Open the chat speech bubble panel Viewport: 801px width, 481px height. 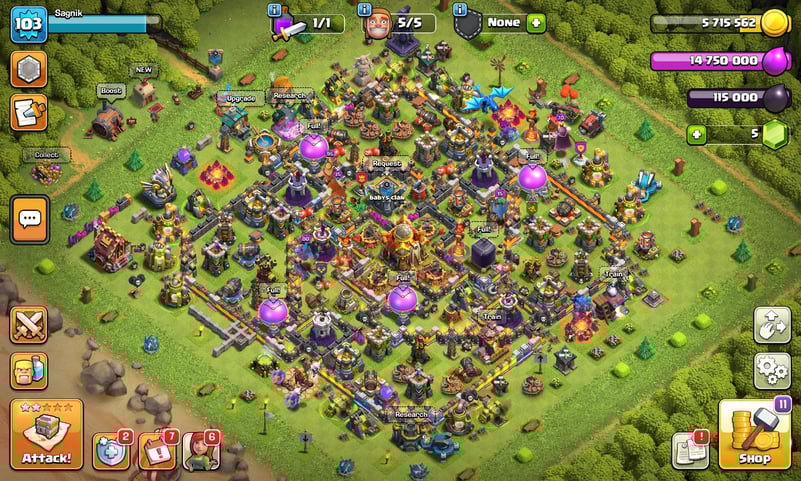[30, 219]
